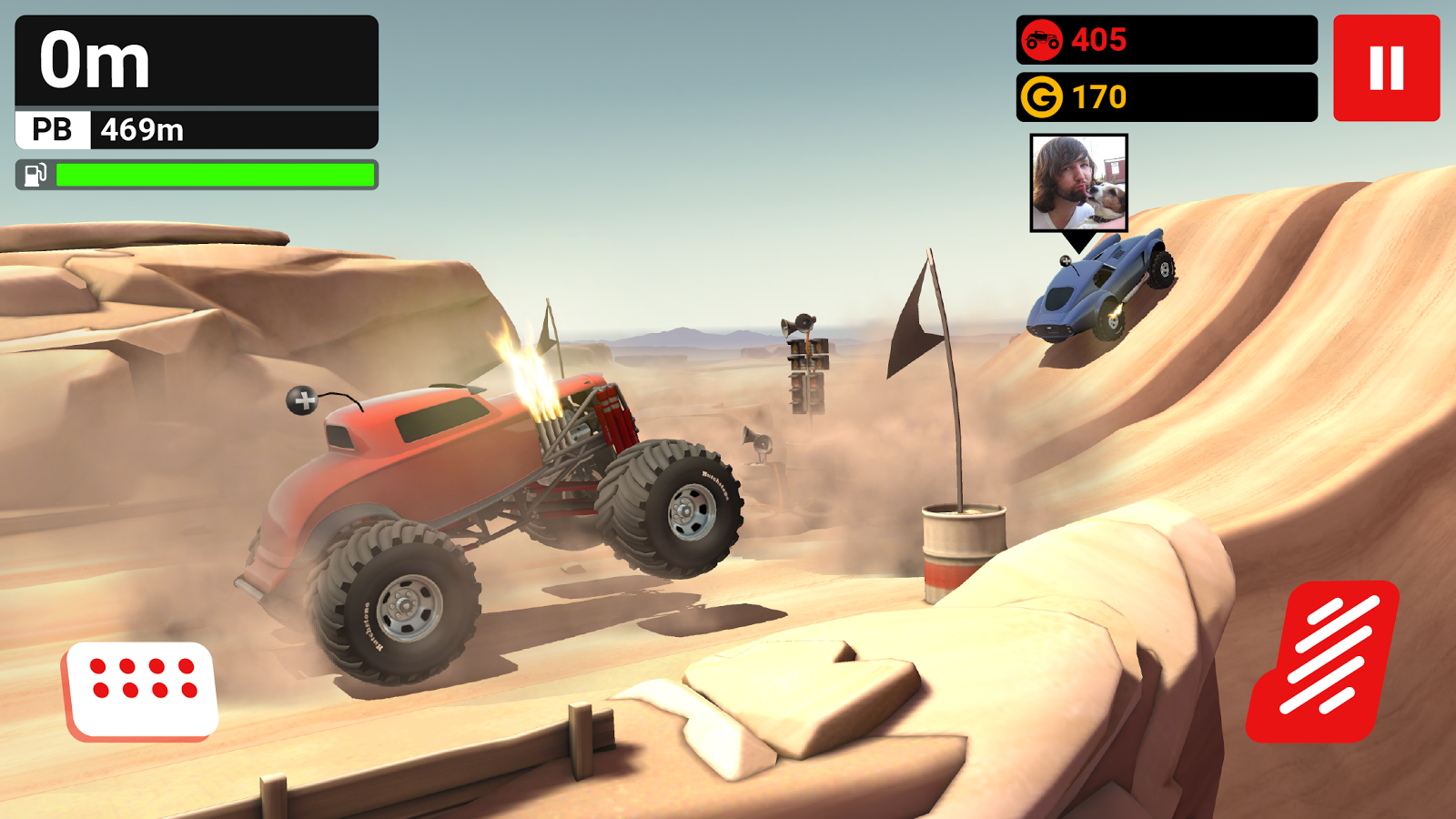
Task: Tap the speech bubble arrow under the avatar
Action: tap(1078, 239)
